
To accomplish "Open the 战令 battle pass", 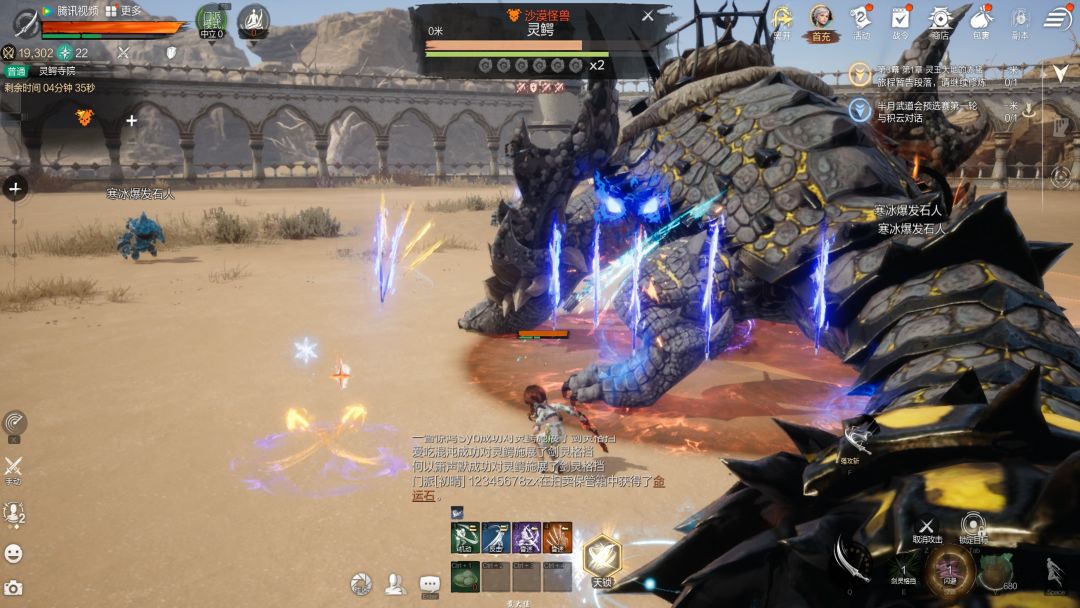I will pos(900,18).
